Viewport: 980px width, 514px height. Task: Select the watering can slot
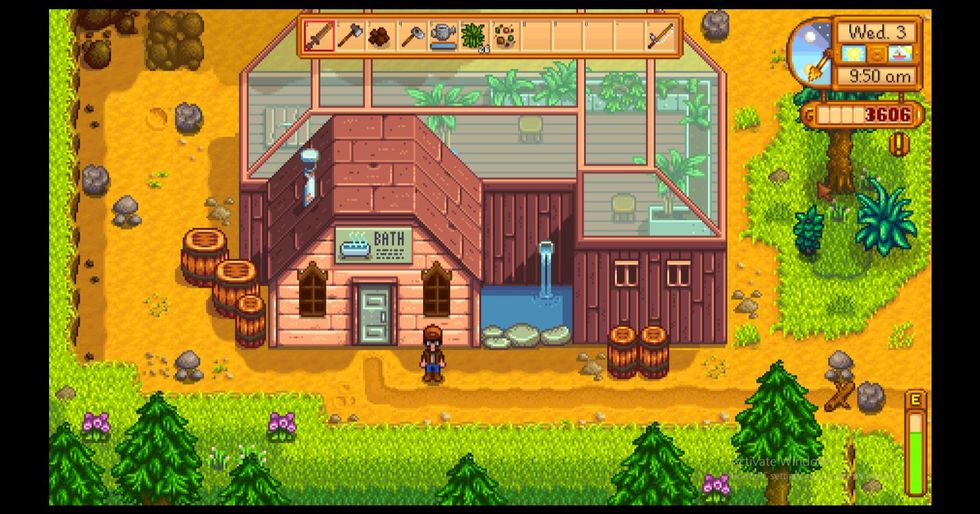pos(443,37)
